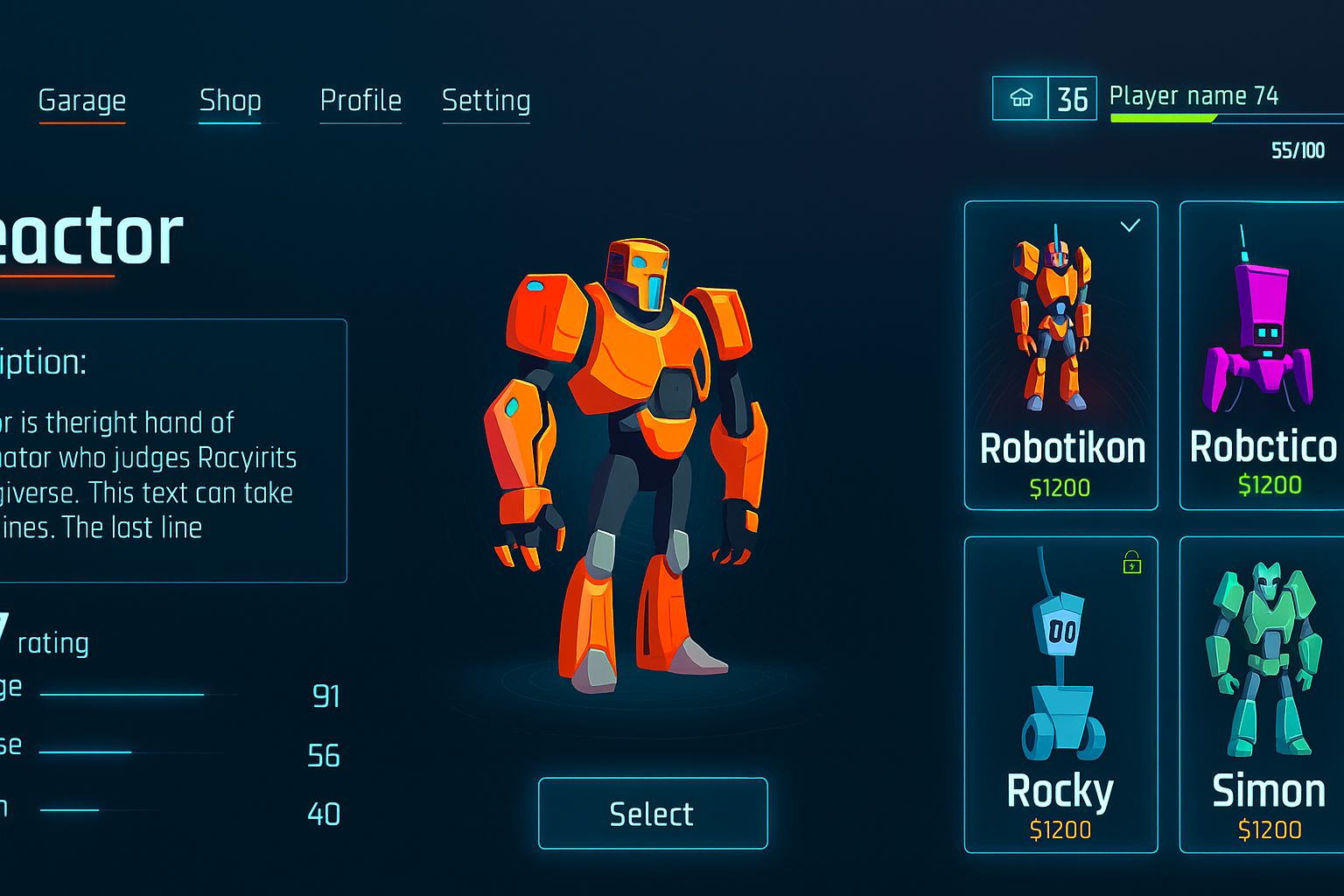Pick the purple Robctico robot card
1344x896 pixels.
click(x=1262, y=355)
